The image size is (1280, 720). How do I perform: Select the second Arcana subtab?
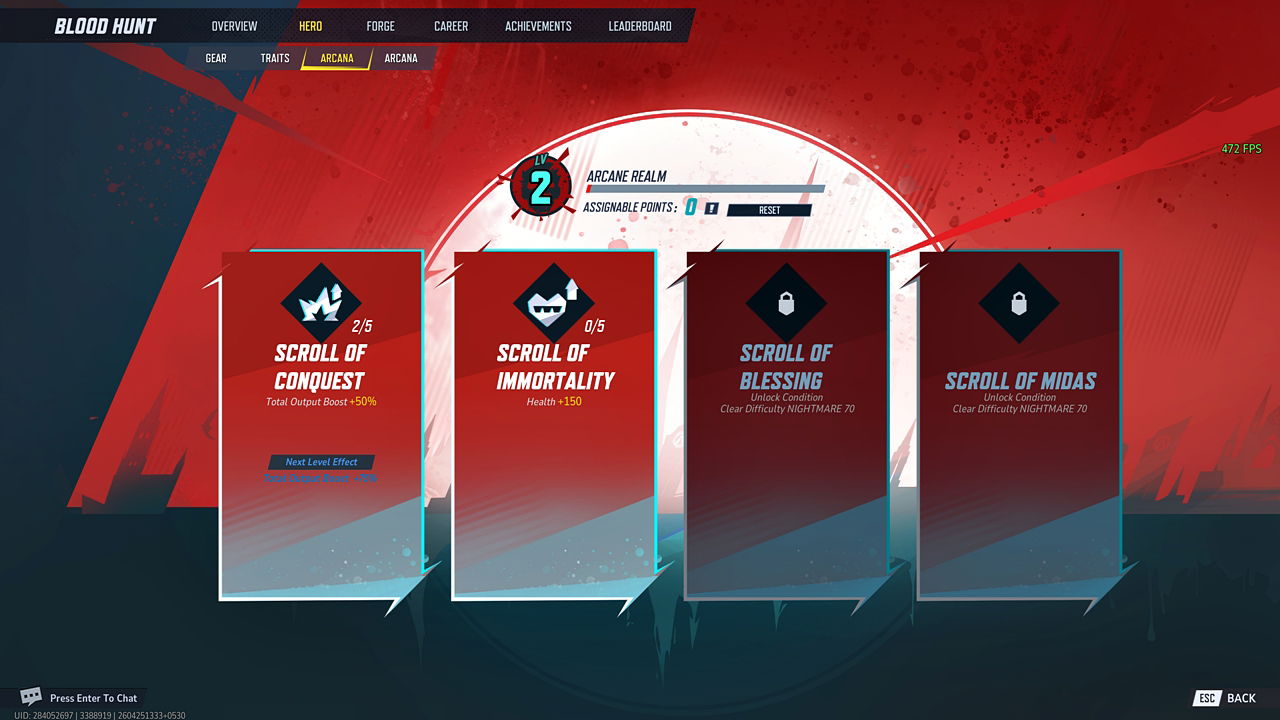tap(402, 58)
